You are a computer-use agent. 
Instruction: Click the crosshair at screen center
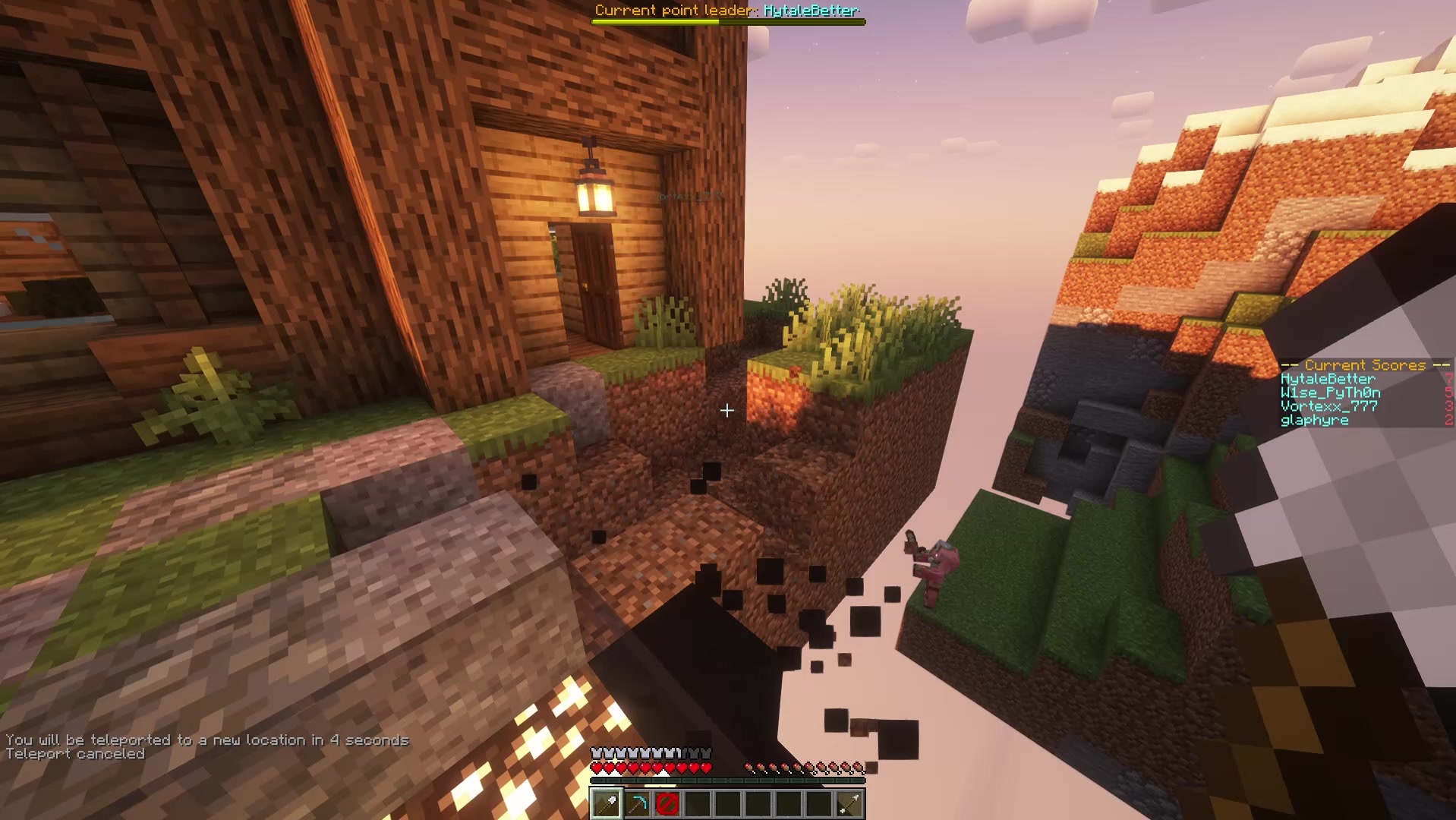click(726, 411)
